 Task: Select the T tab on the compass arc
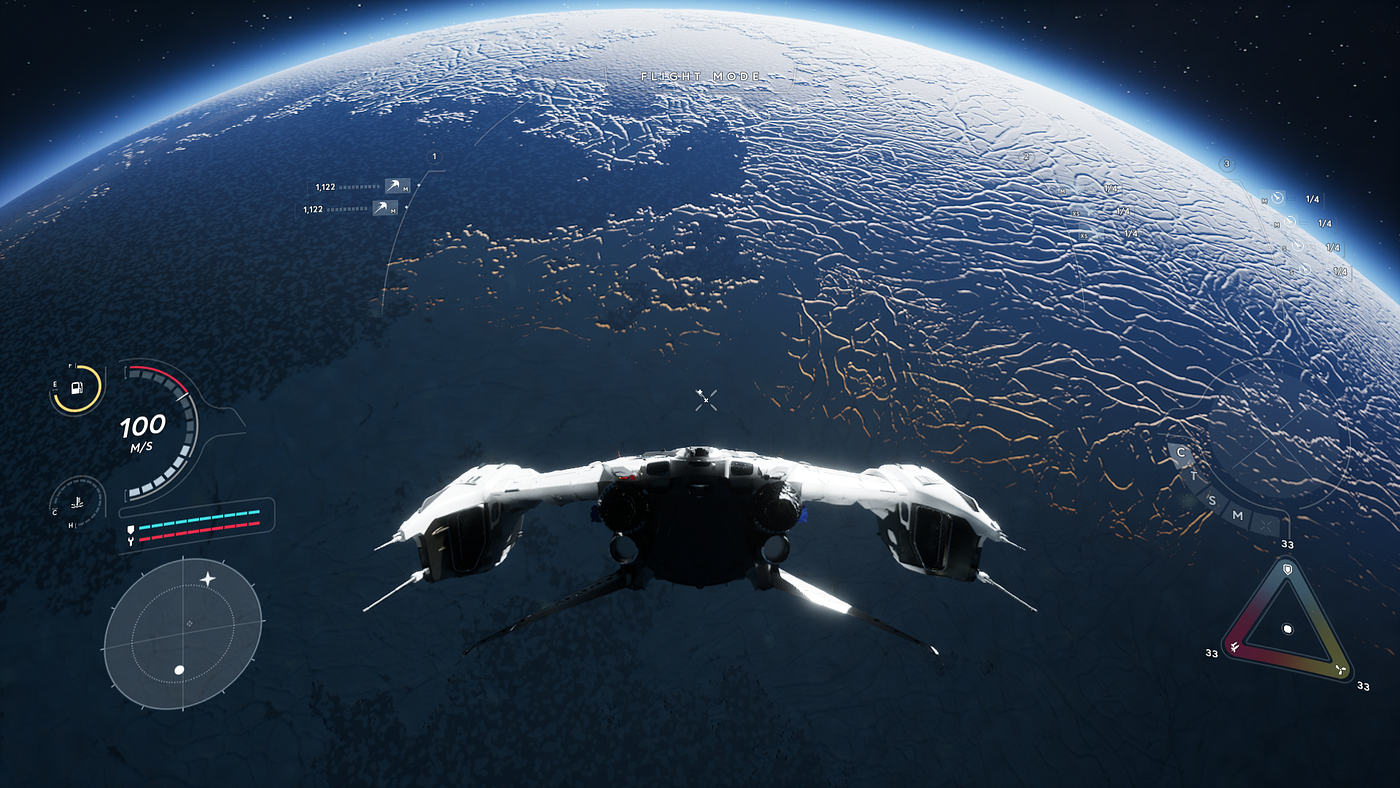[1194, 475]
